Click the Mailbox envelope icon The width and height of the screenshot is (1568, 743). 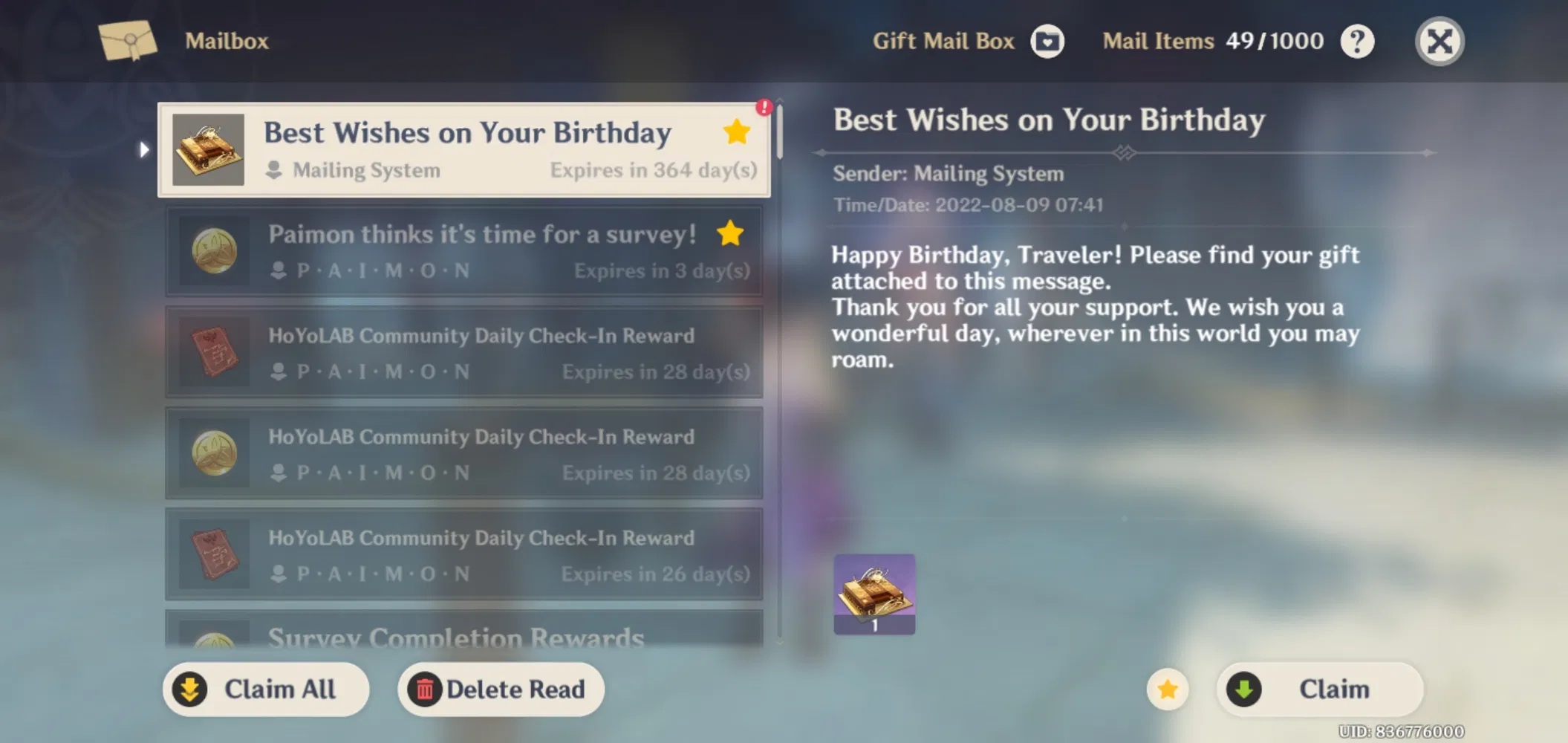coord(128,41)
